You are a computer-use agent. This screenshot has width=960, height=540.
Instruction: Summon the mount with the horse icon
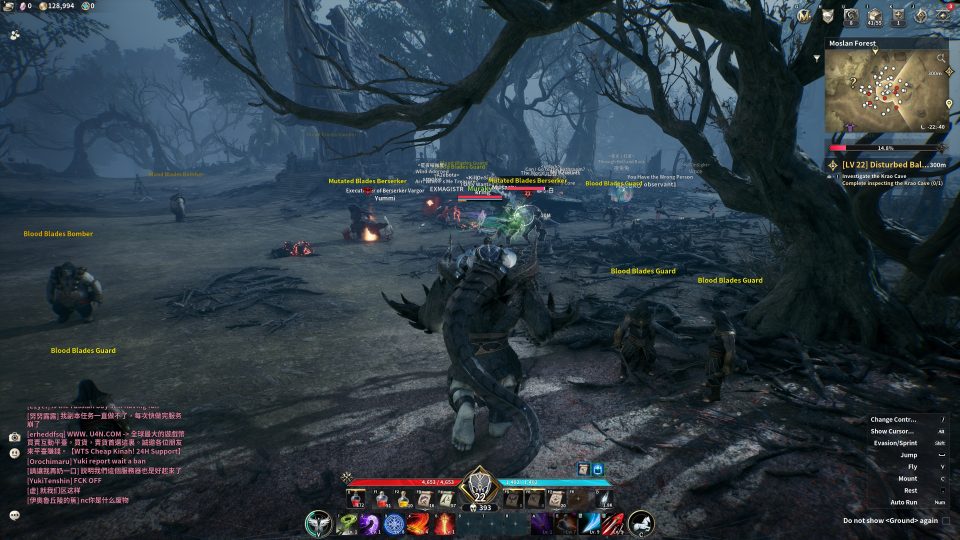point(640,523)
